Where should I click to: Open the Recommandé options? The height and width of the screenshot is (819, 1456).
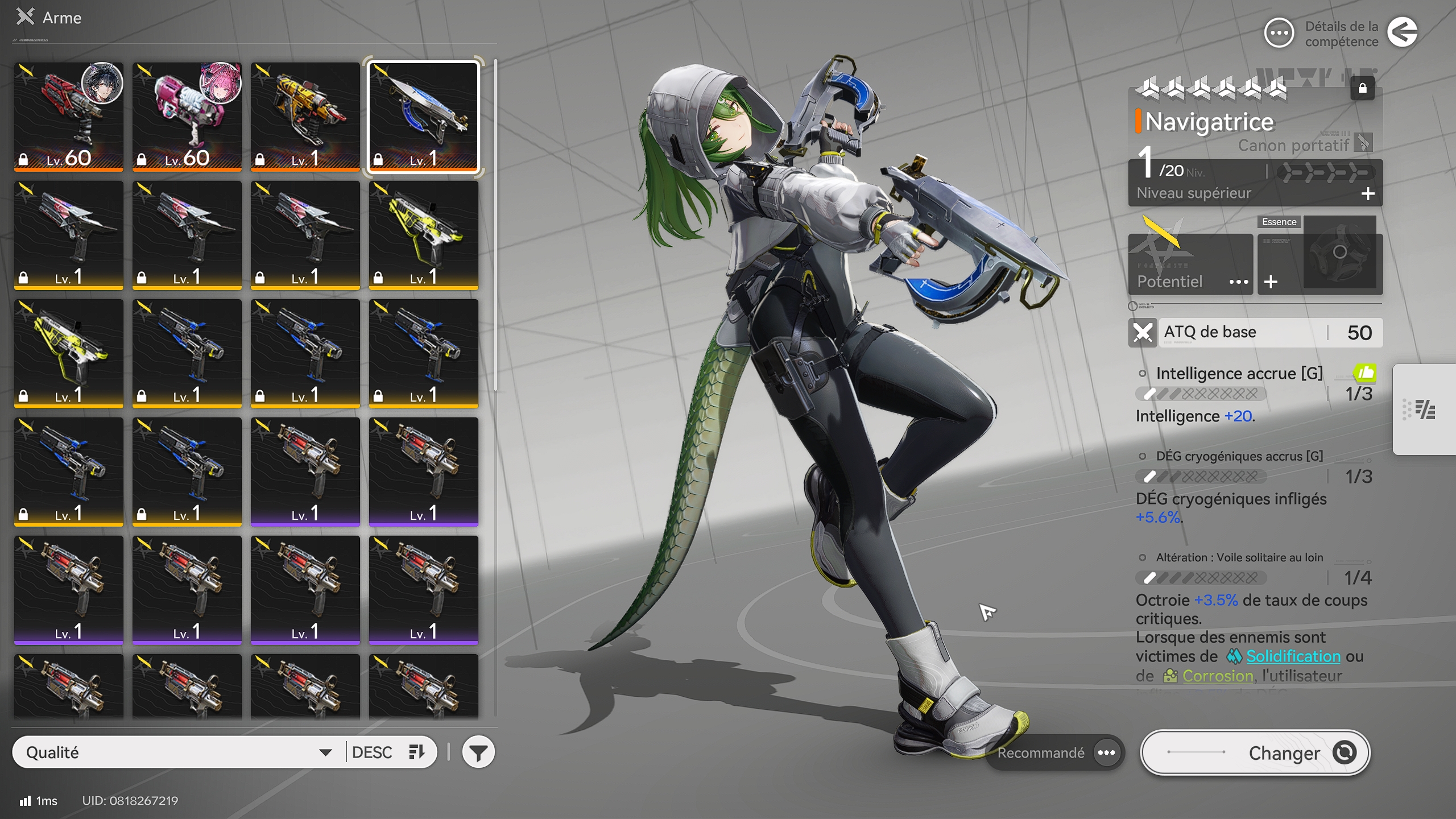[1106, 752]
